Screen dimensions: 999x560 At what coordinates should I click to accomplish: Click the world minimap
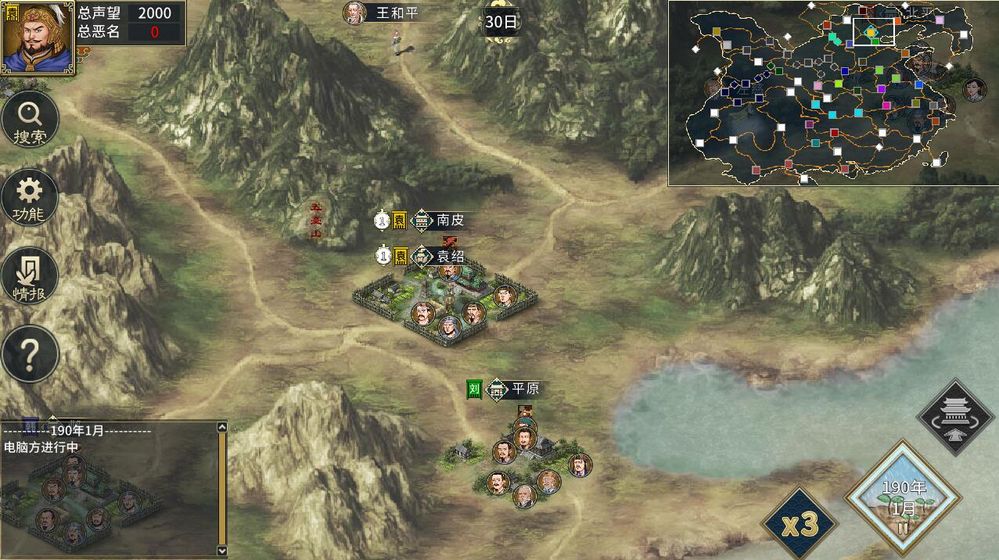[832, 93]
